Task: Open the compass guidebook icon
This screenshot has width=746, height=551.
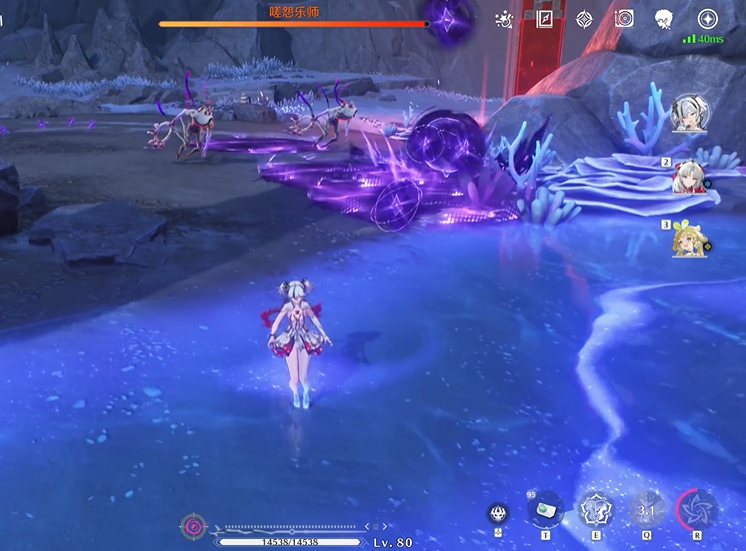Action: pos(545,19)
